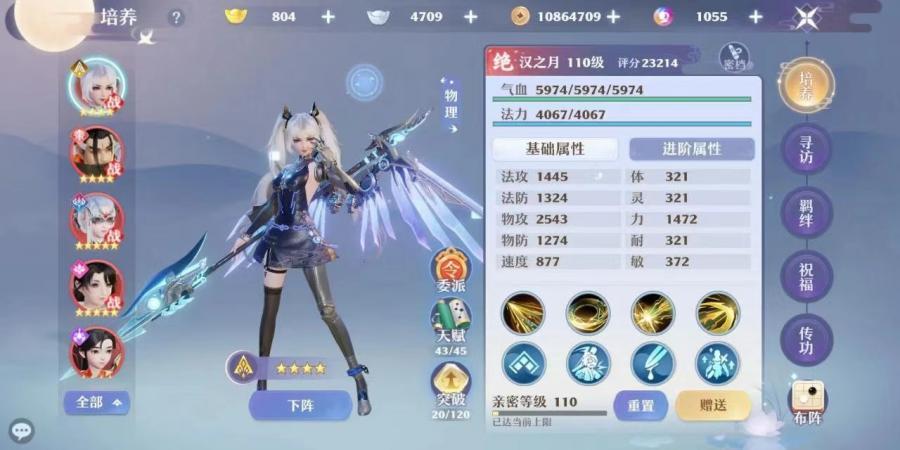The width and height of the screenshot is (900, 450).
Task: Switch to the 进阶属性 tab
Action: (x=691, y=148)
